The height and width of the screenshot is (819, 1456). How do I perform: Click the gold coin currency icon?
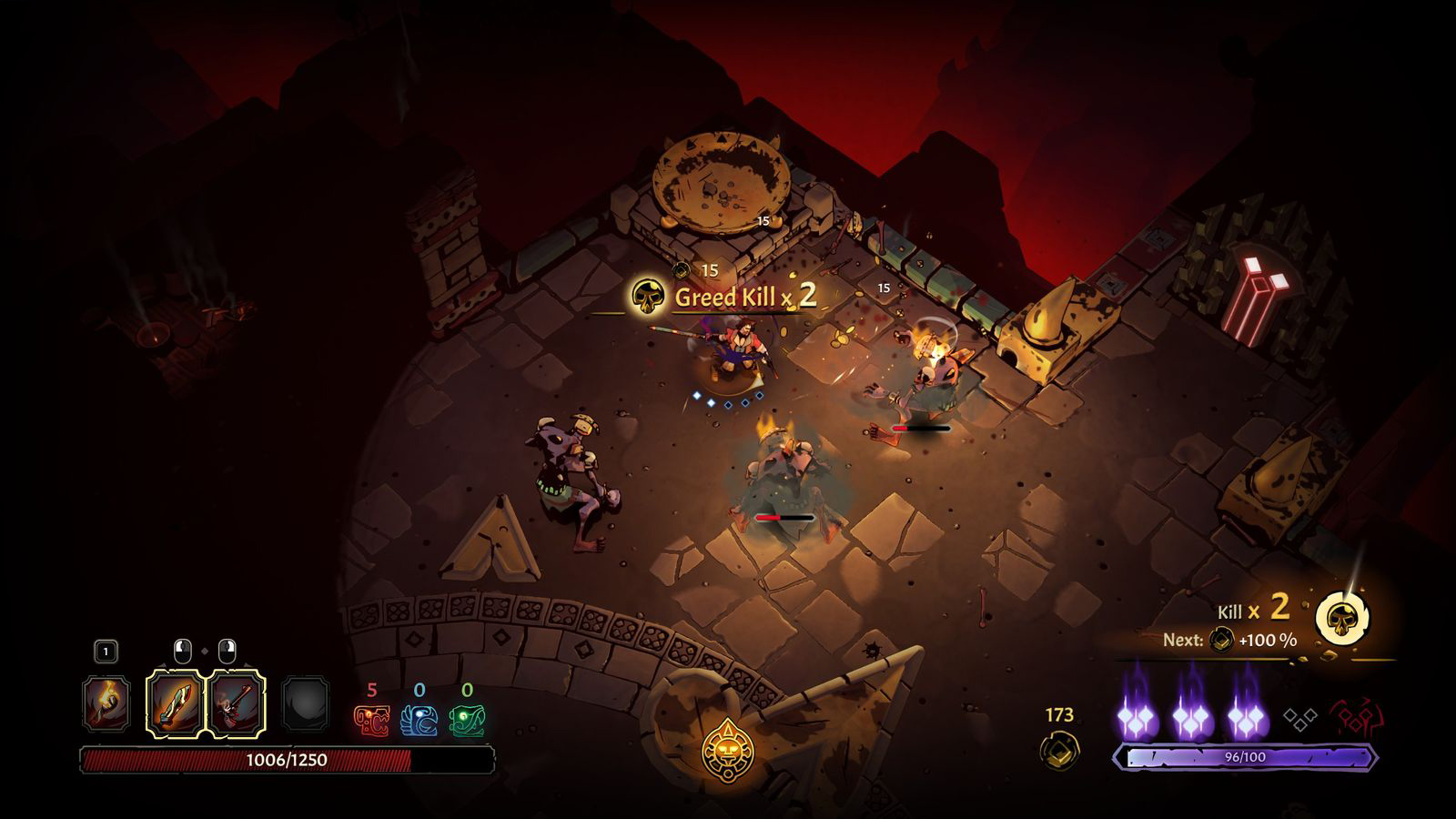[x=1059, y=751]
